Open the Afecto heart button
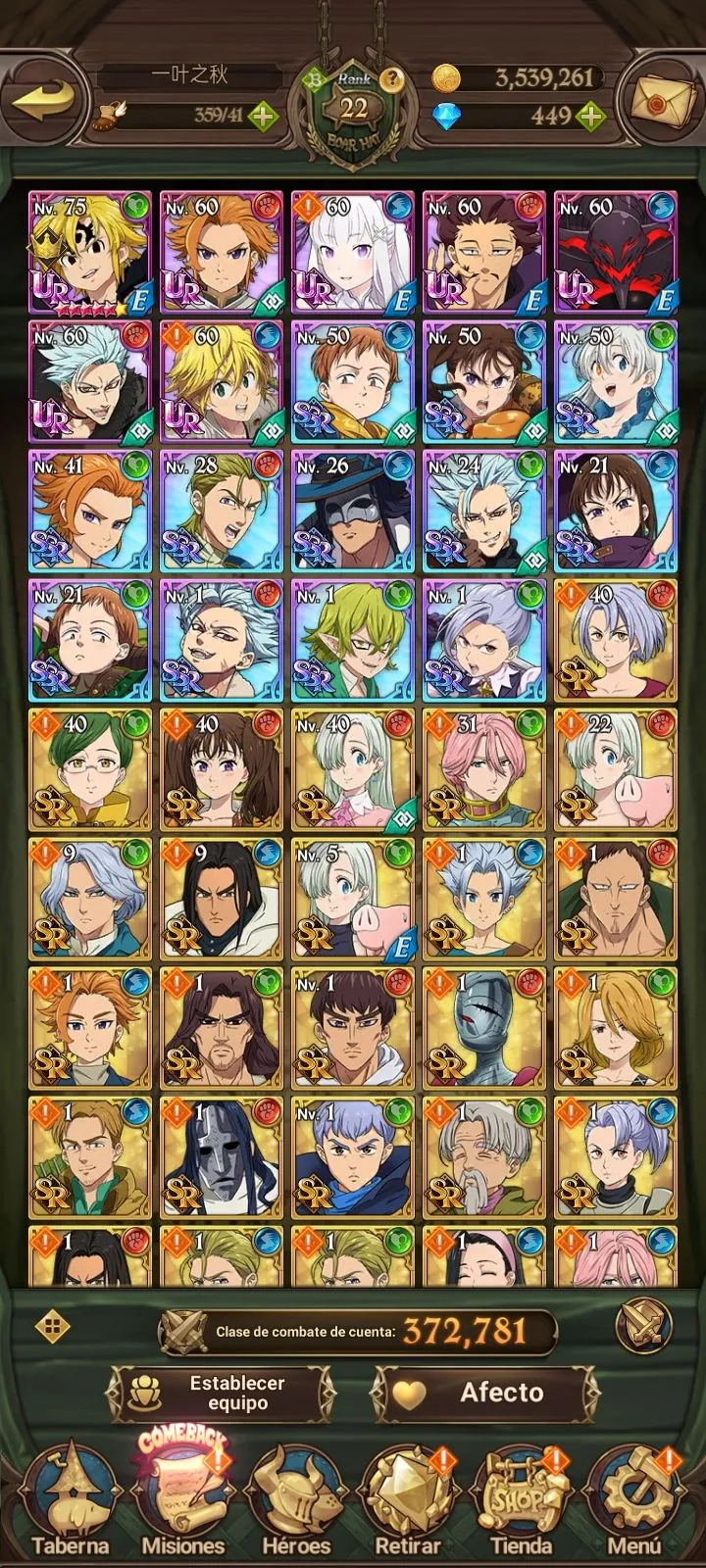Viewport: 706px width, 1568px height. [x=484, y=1393]
